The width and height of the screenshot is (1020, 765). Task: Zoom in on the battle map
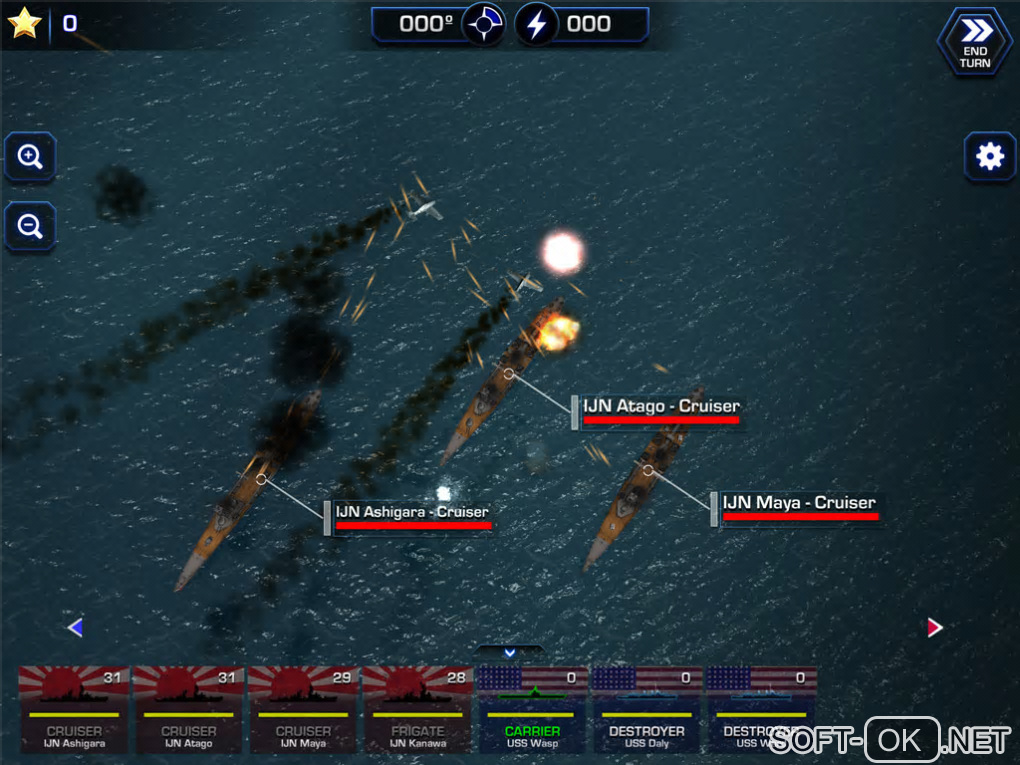point(30,157)
